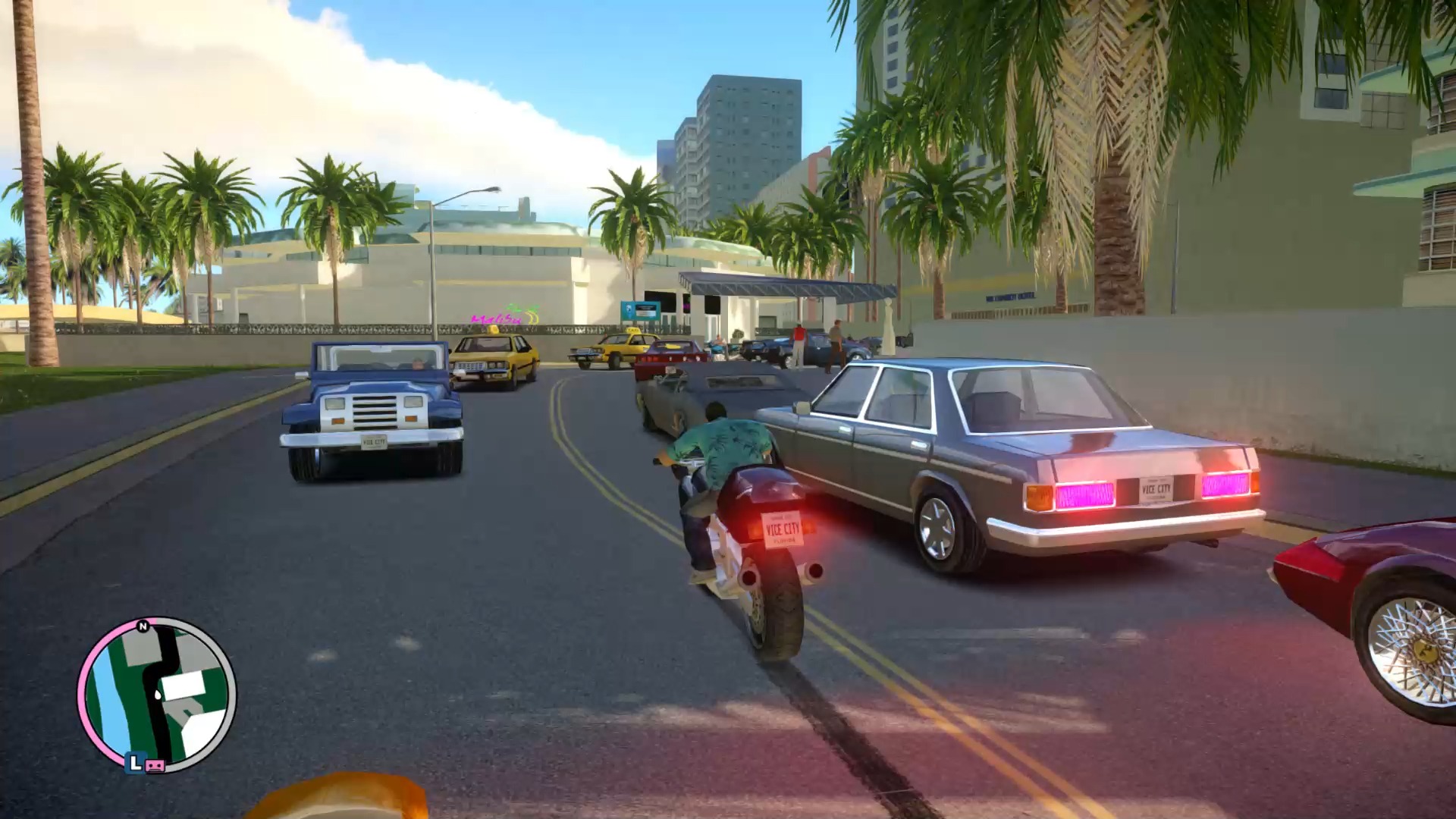Click the neon Malibu club sign

pyautogui.click(x=497, y=320)
